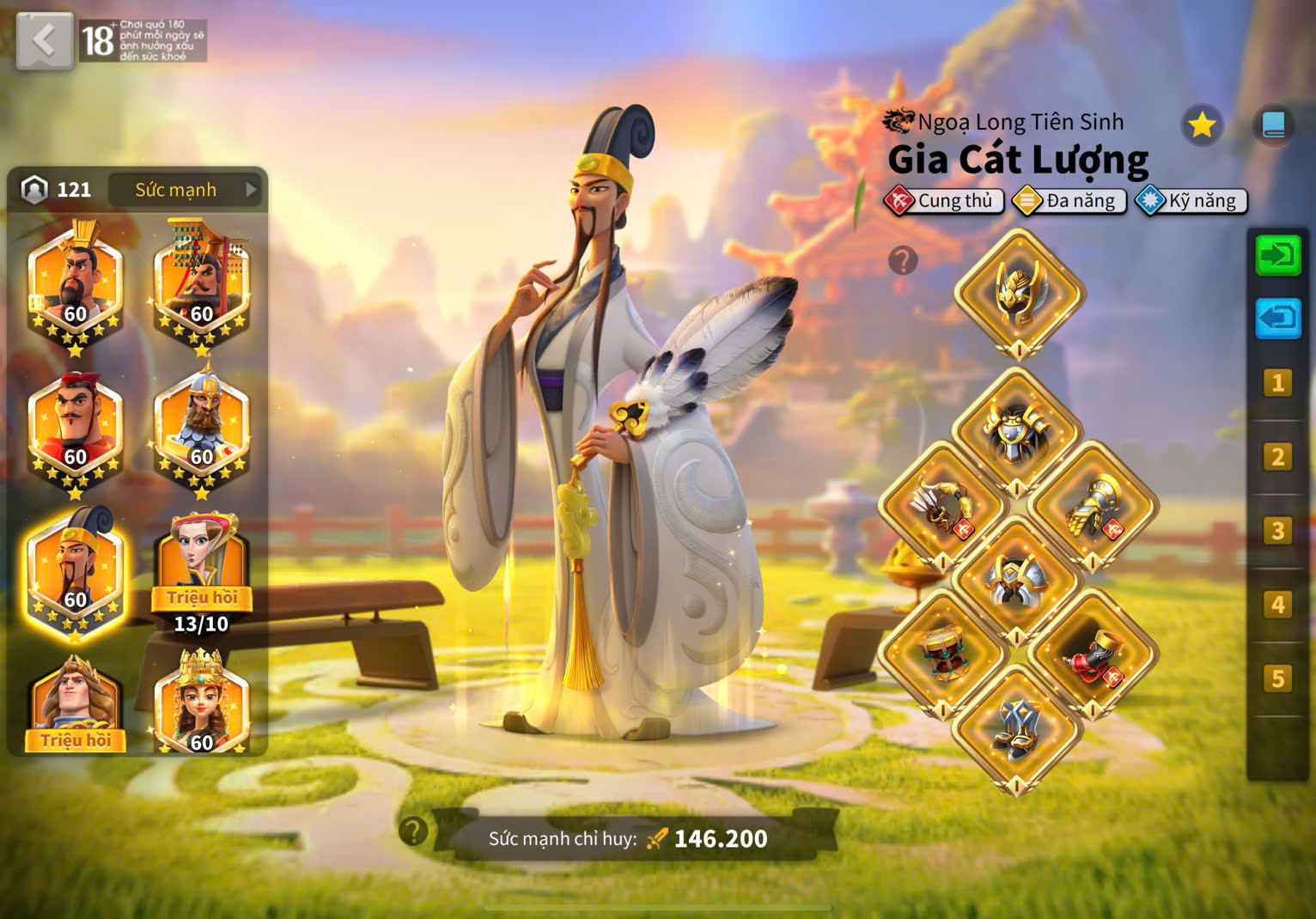
Task: Switch to equipment preset 5
Action: (1277, 679)
